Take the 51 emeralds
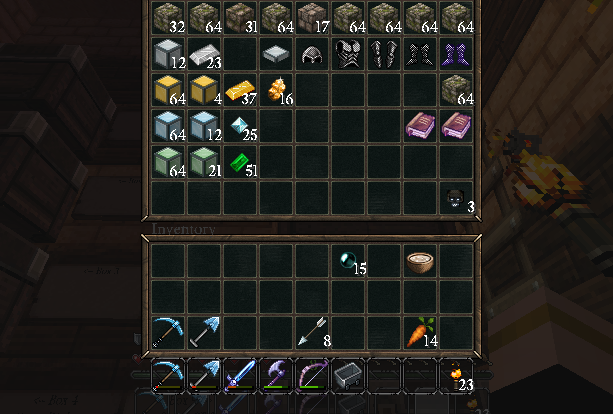Viewport: 613px width, 414px height. coord(240,163)
